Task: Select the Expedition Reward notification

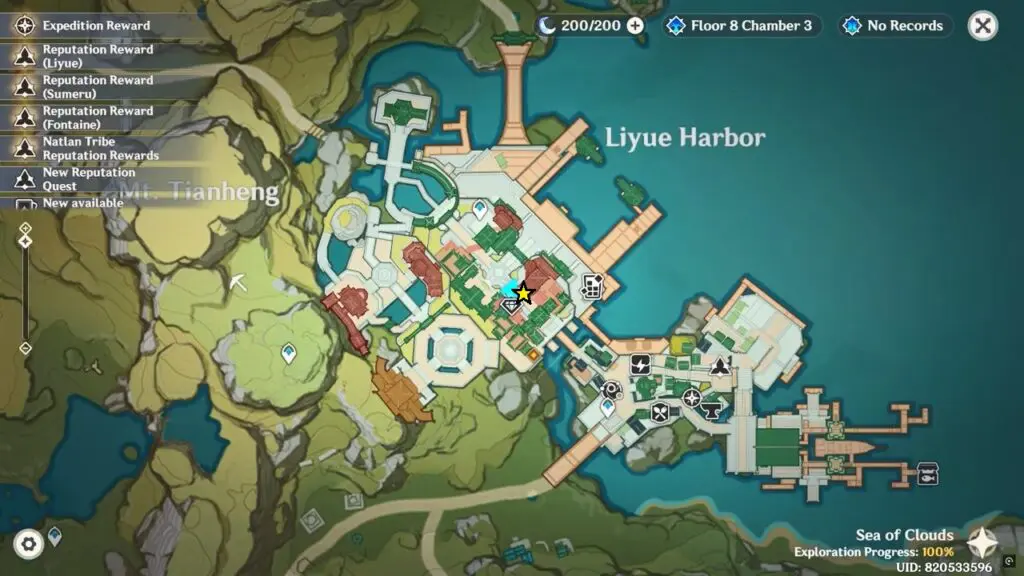Action: 96,26
